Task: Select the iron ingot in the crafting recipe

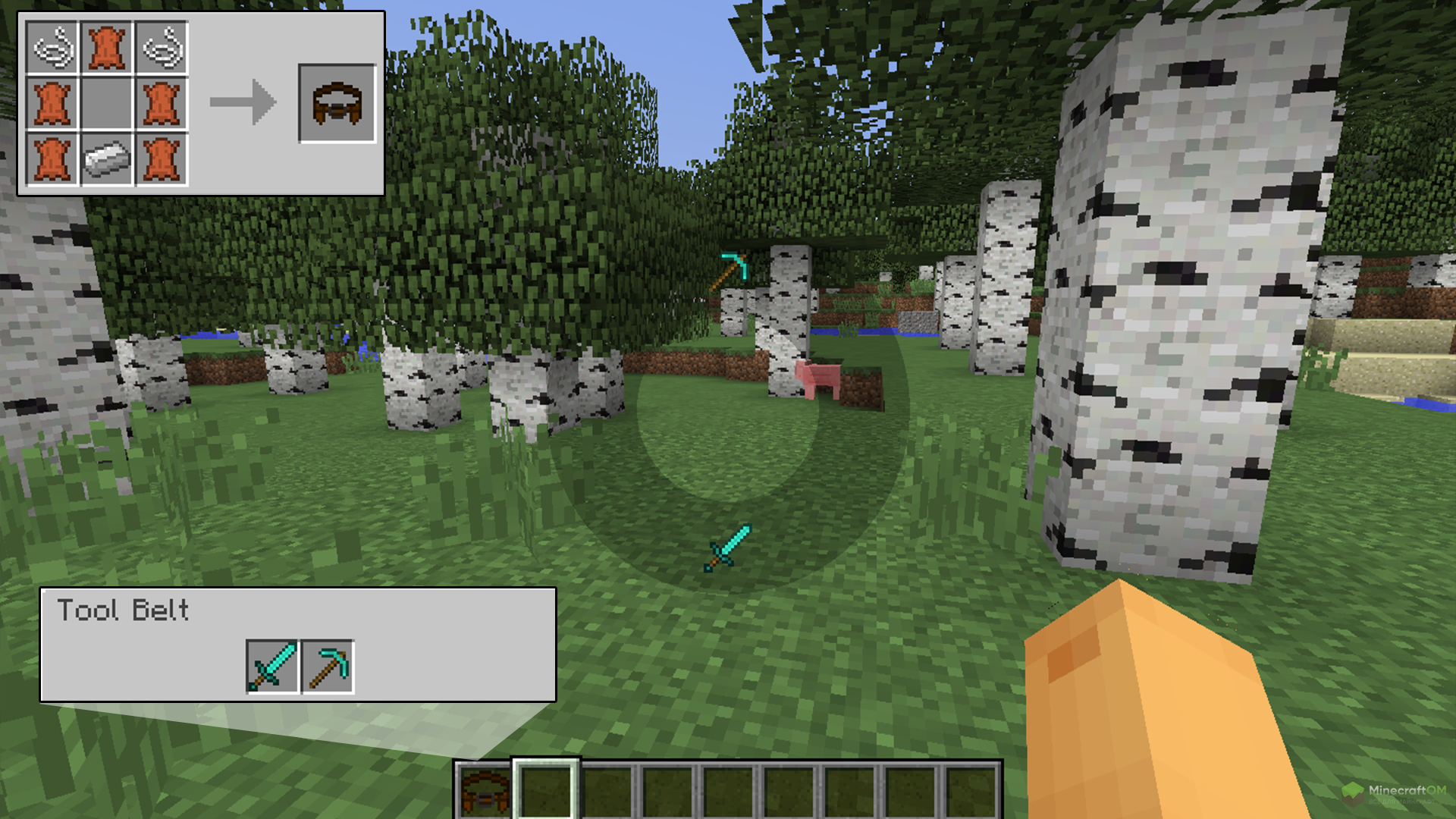Action: (x=107, y=159)
